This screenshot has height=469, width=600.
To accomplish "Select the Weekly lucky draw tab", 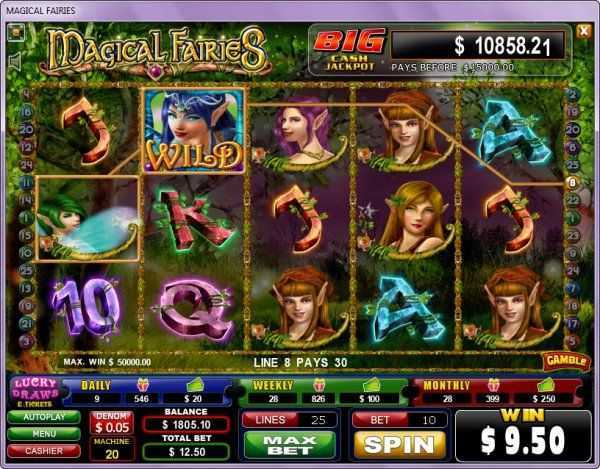I will coord(266,384).
